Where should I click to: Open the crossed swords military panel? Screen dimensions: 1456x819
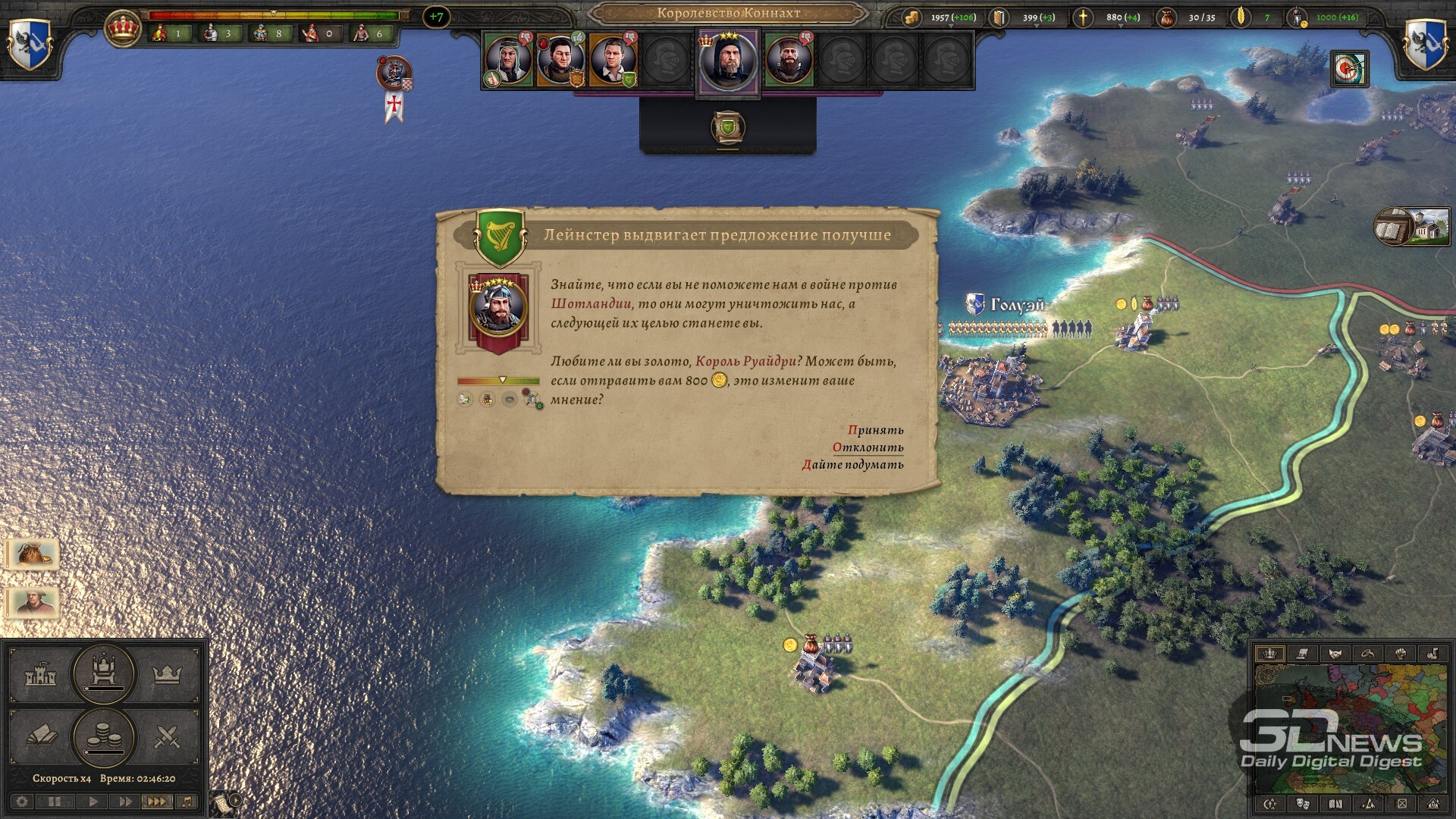click(167, 736)
